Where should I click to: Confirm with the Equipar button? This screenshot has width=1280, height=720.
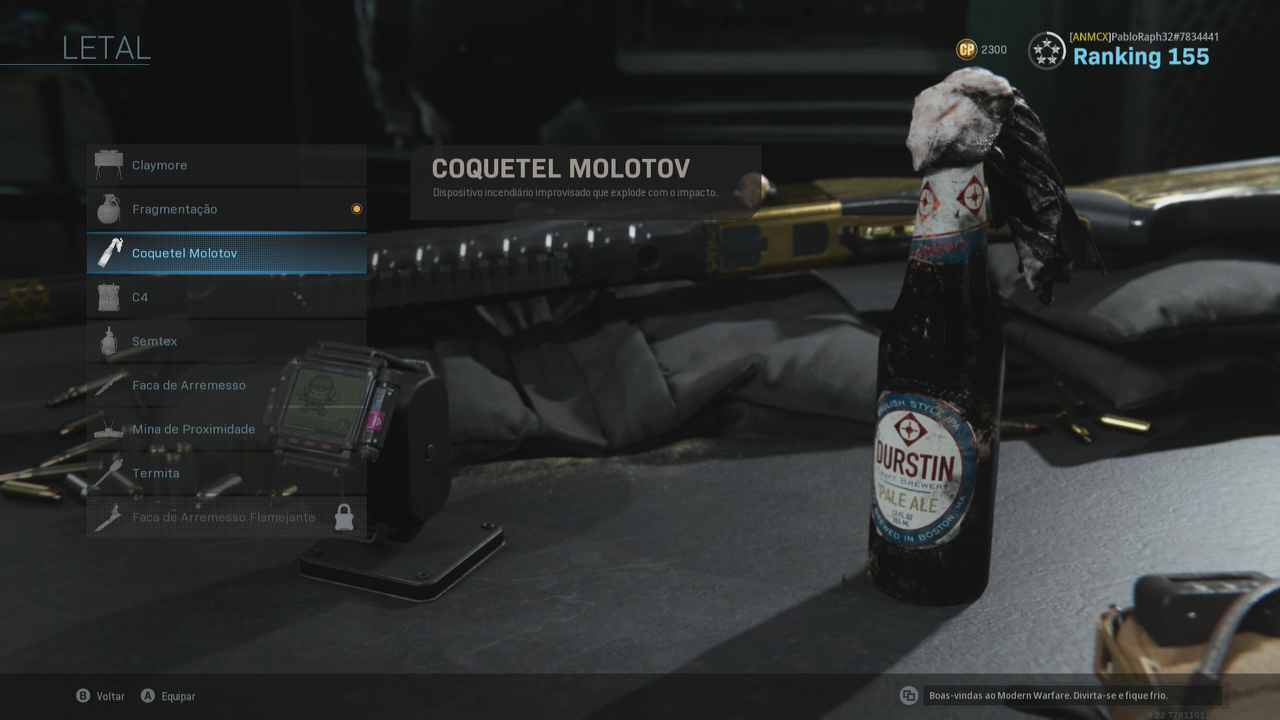168,696
